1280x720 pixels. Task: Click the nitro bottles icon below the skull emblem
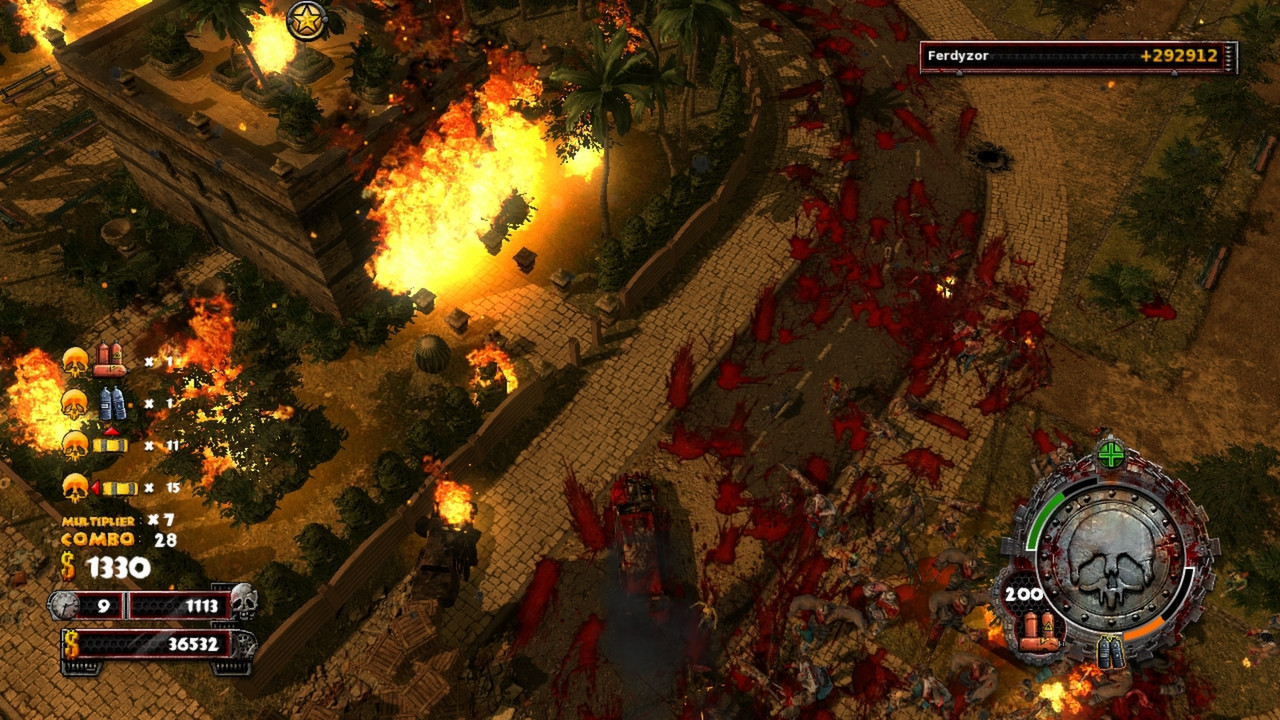tap(1110, 652)
